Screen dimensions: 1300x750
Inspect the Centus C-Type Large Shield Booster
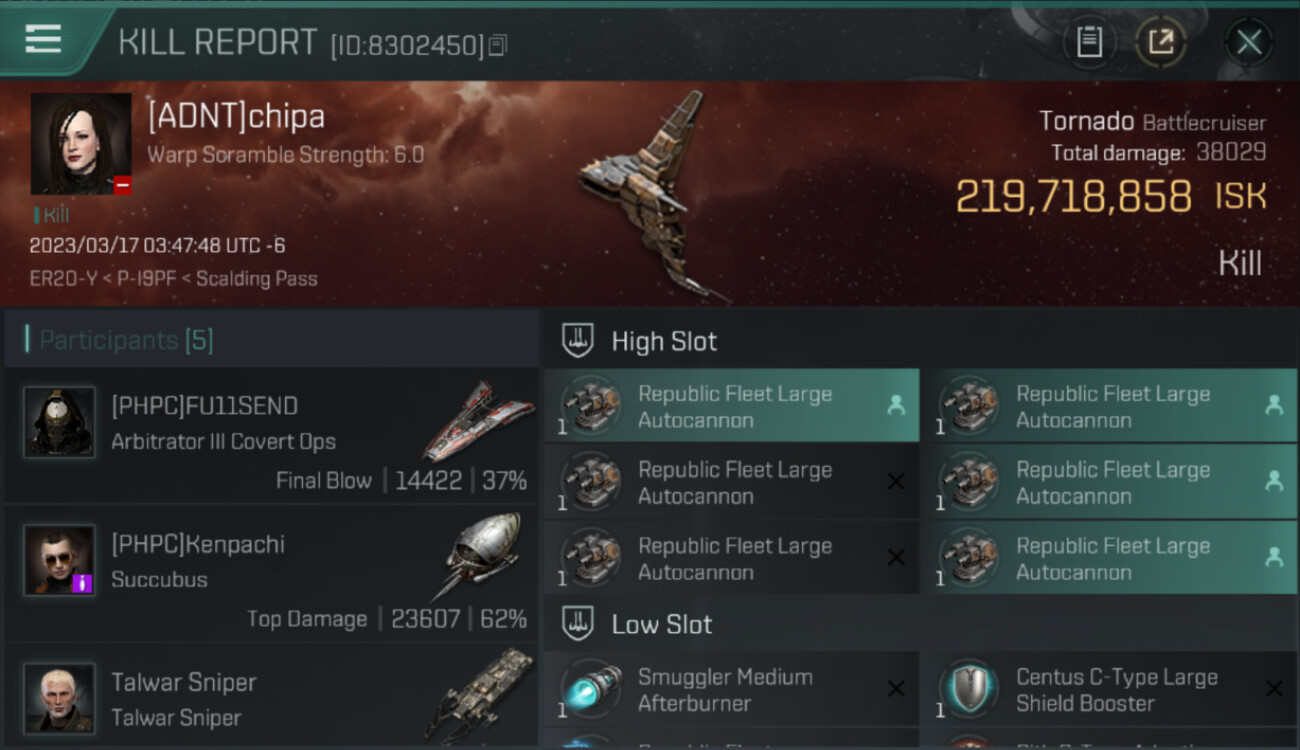1109,690
